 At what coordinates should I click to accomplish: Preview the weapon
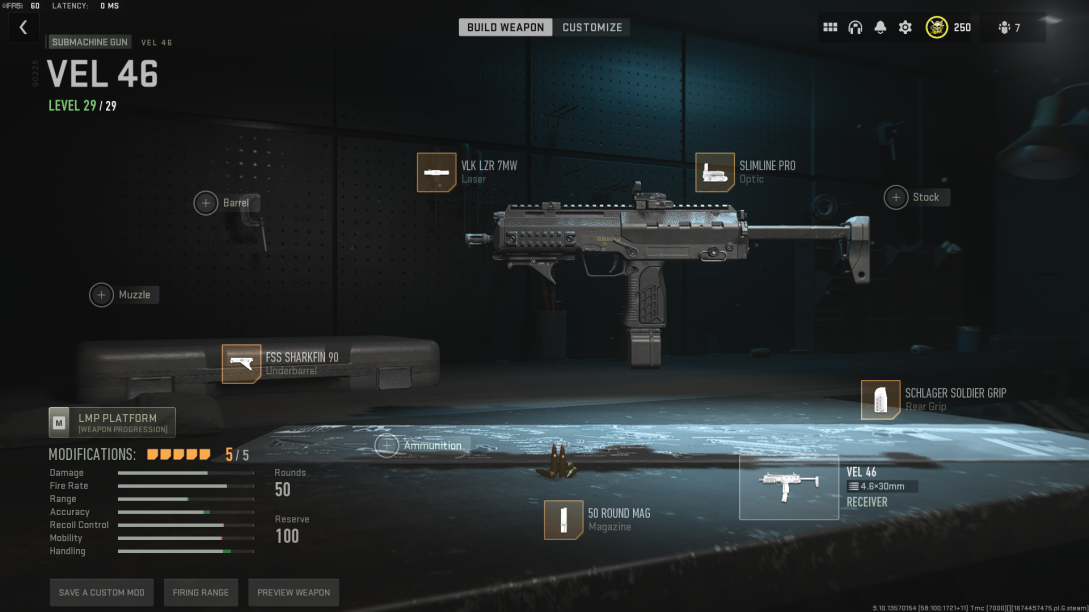(293, 592)
